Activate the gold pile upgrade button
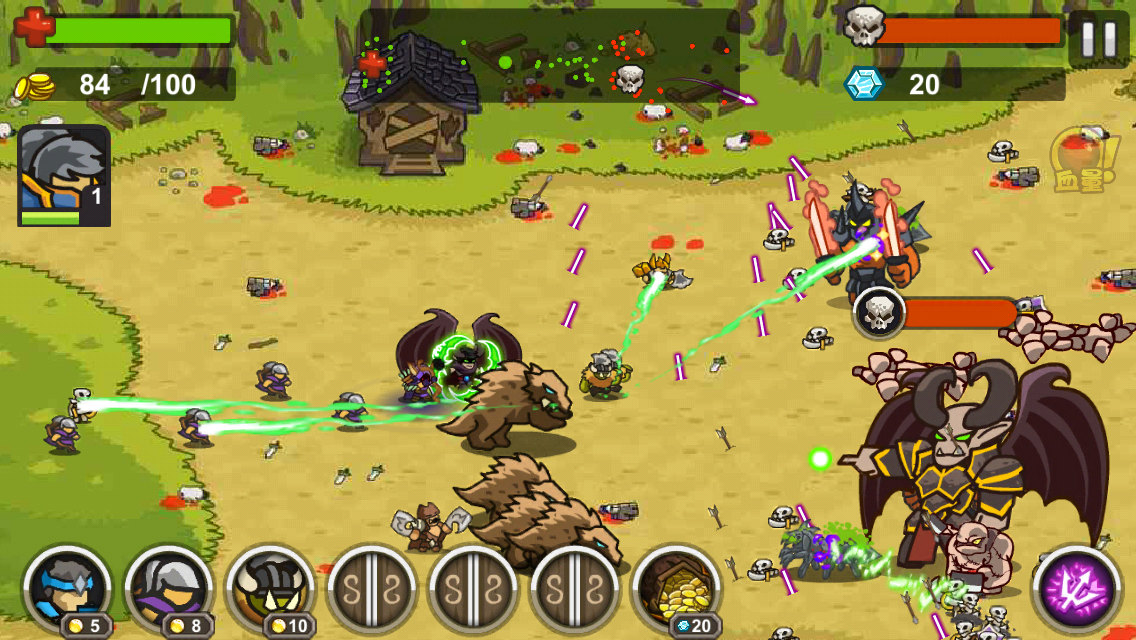Viewport: 1136px width, 640px height. point(676,590)
